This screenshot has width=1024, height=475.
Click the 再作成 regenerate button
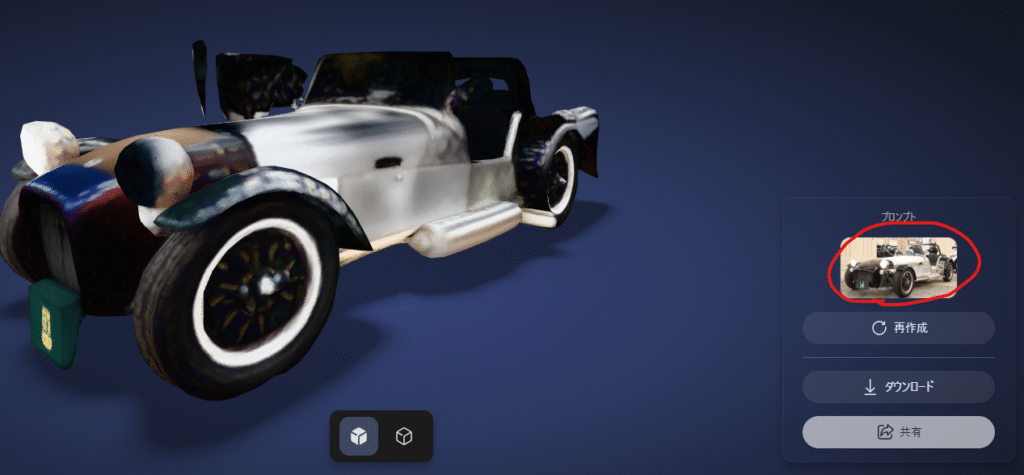coord(898,328)
